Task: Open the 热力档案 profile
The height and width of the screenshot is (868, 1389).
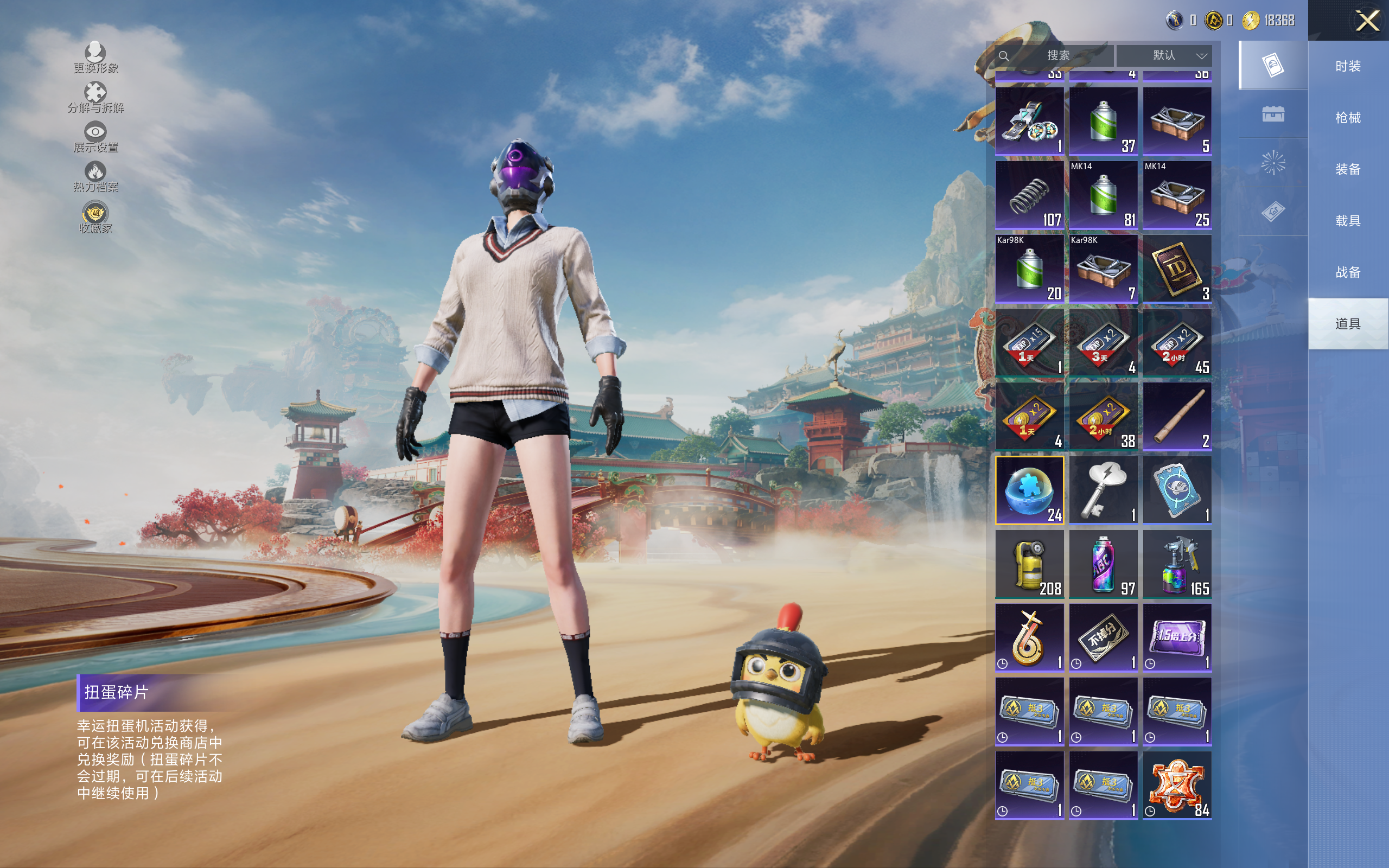Action: point(95,177)
